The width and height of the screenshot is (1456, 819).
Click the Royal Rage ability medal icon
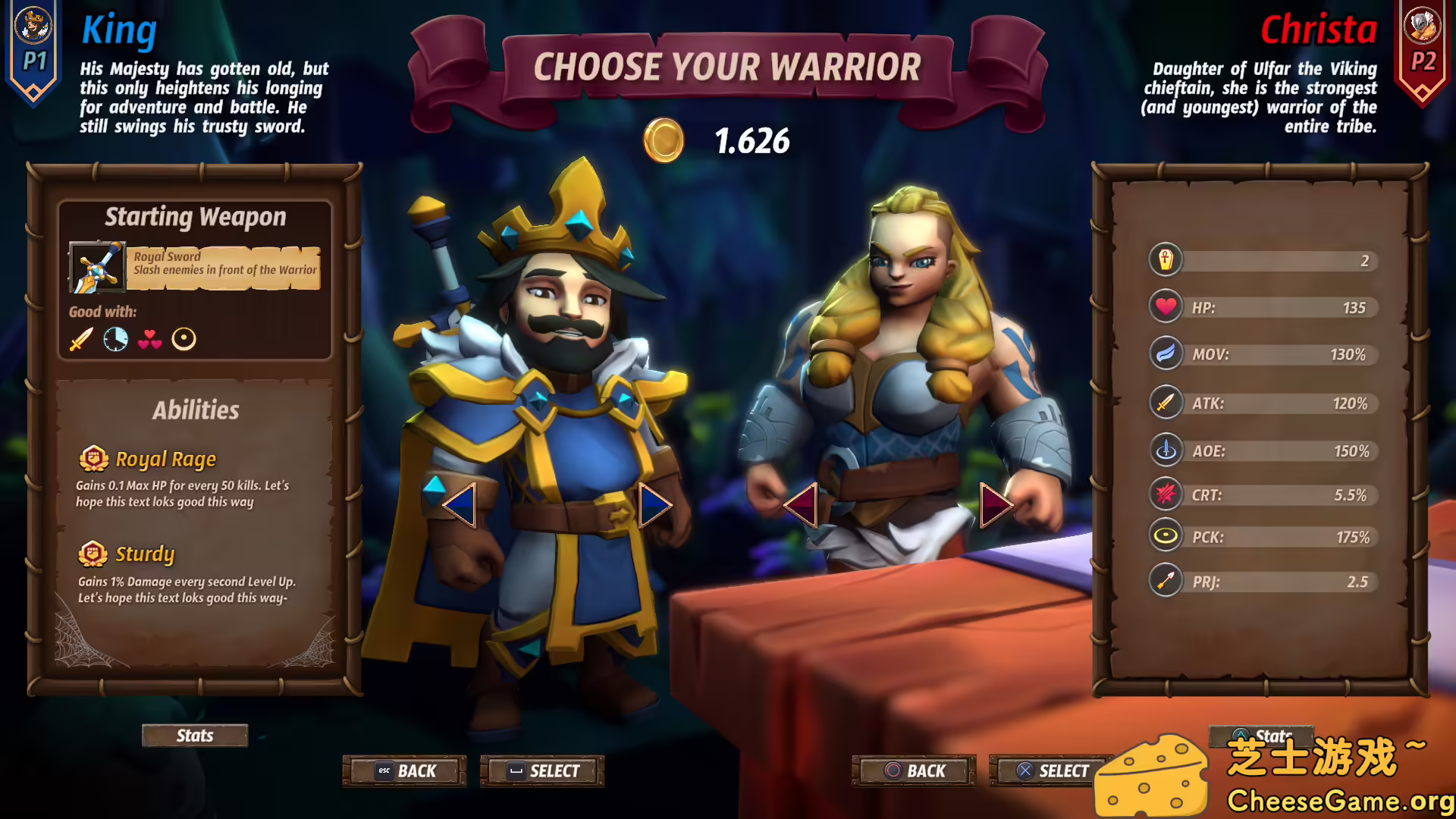[x=93, y=458]
